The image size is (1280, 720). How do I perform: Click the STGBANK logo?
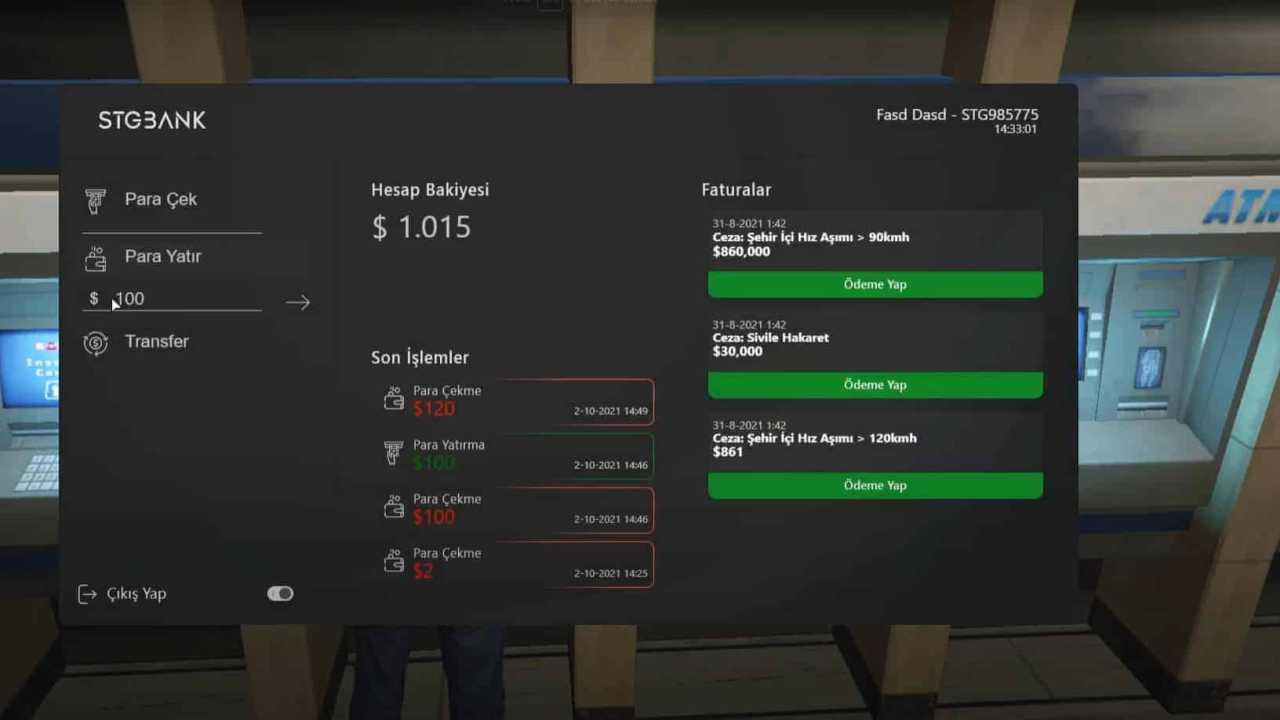151,120
